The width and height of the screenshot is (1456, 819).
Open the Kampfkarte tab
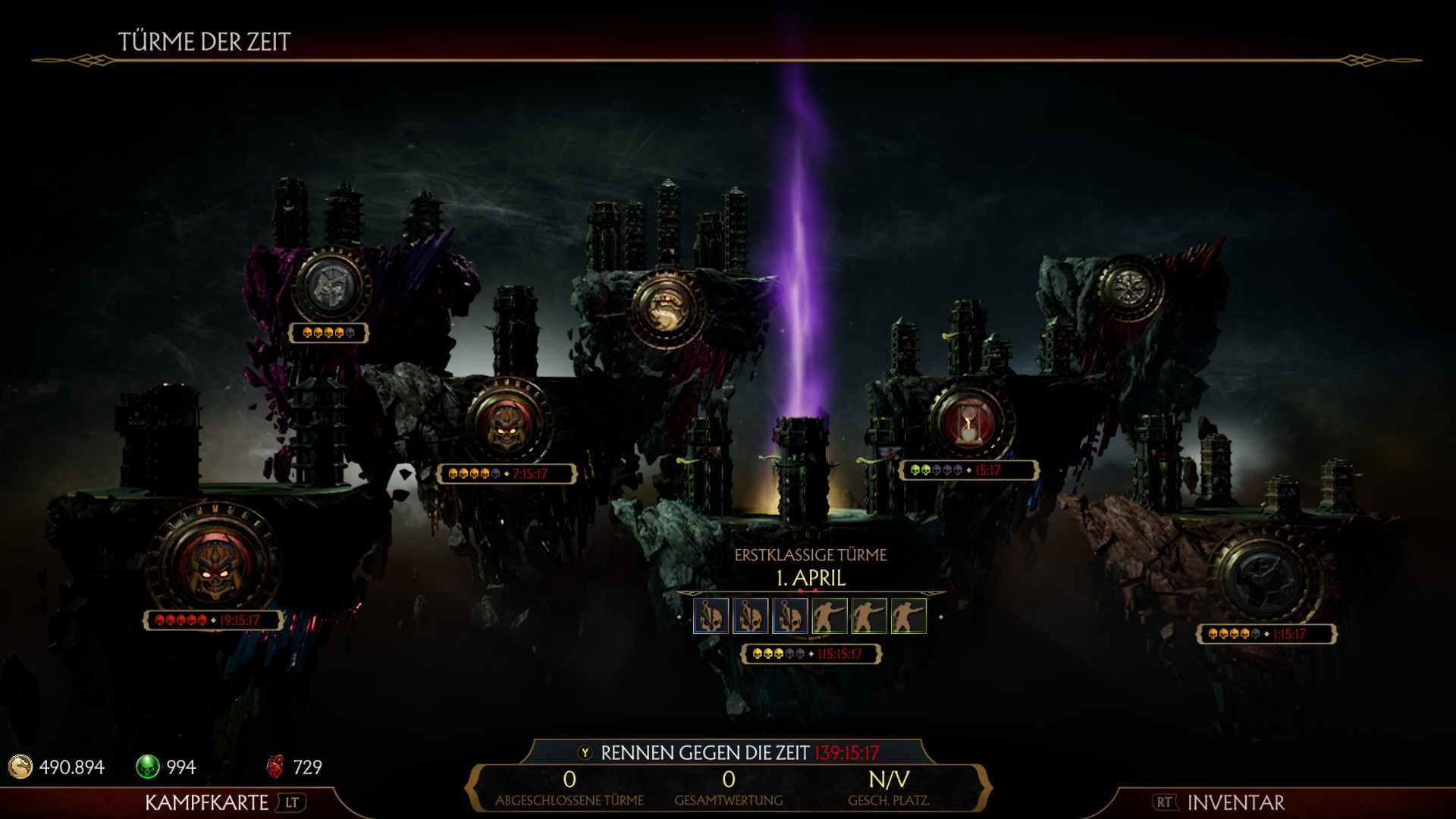coord(206,802)
